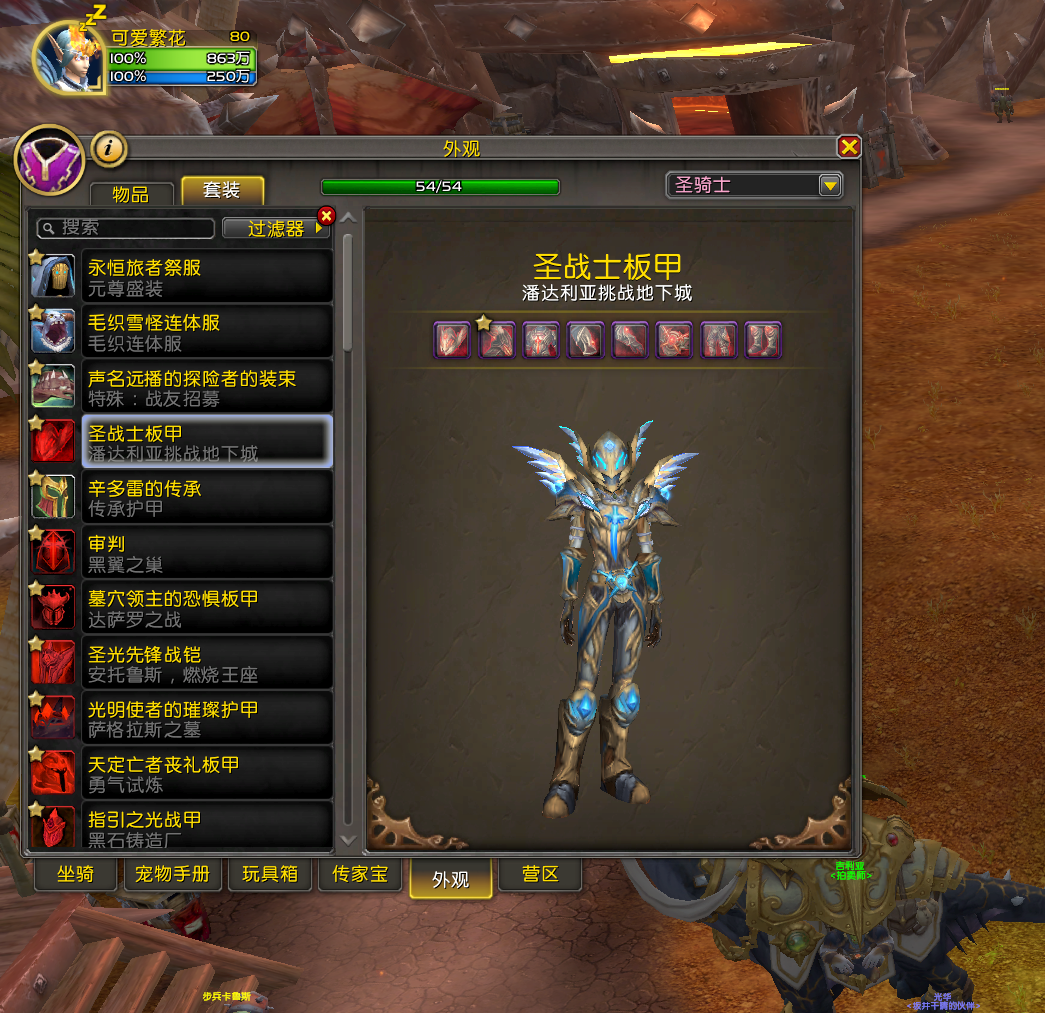Open the 过滤器 filter menu
The width and height of the screenshot is (1045, 1013).
tap(276, 228)
